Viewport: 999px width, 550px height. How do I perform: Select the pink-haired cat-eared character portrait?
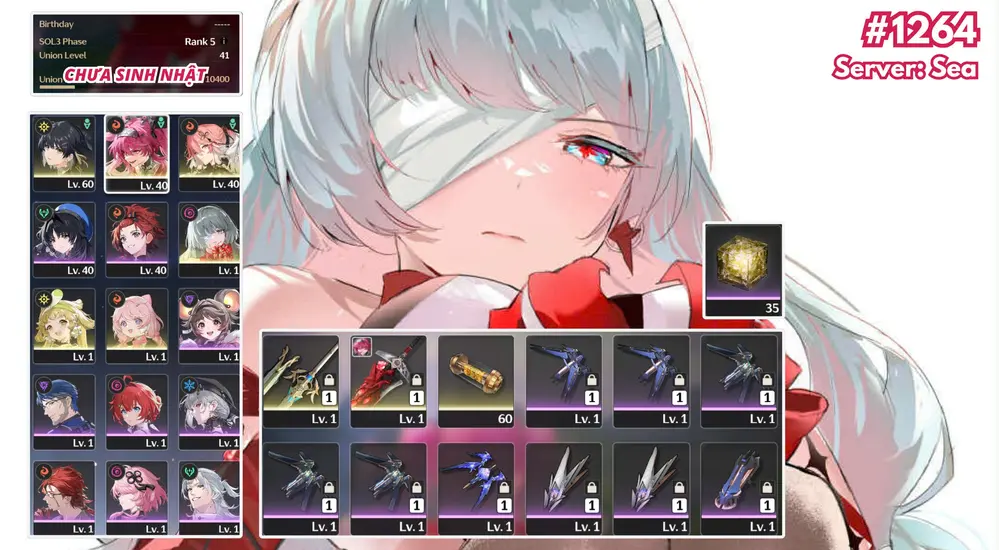[x=137, y=325]
